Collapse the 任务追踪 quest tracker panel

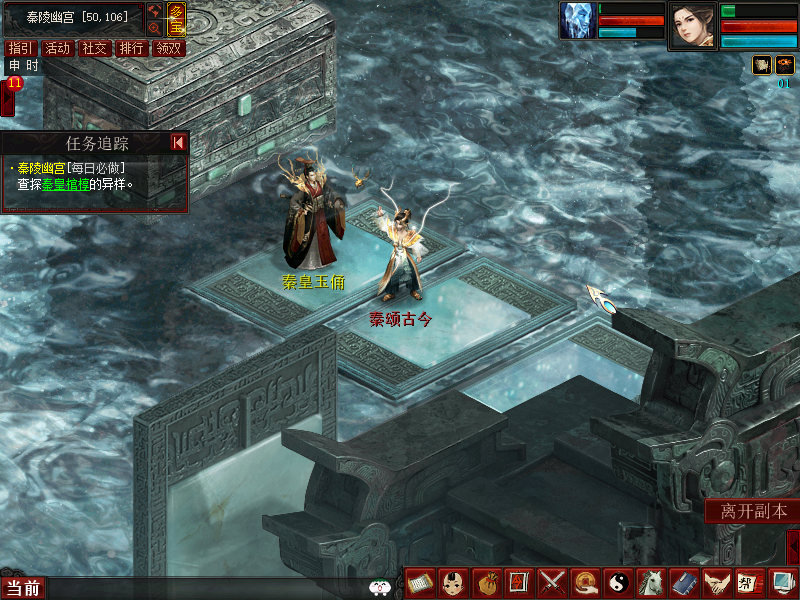178,143
